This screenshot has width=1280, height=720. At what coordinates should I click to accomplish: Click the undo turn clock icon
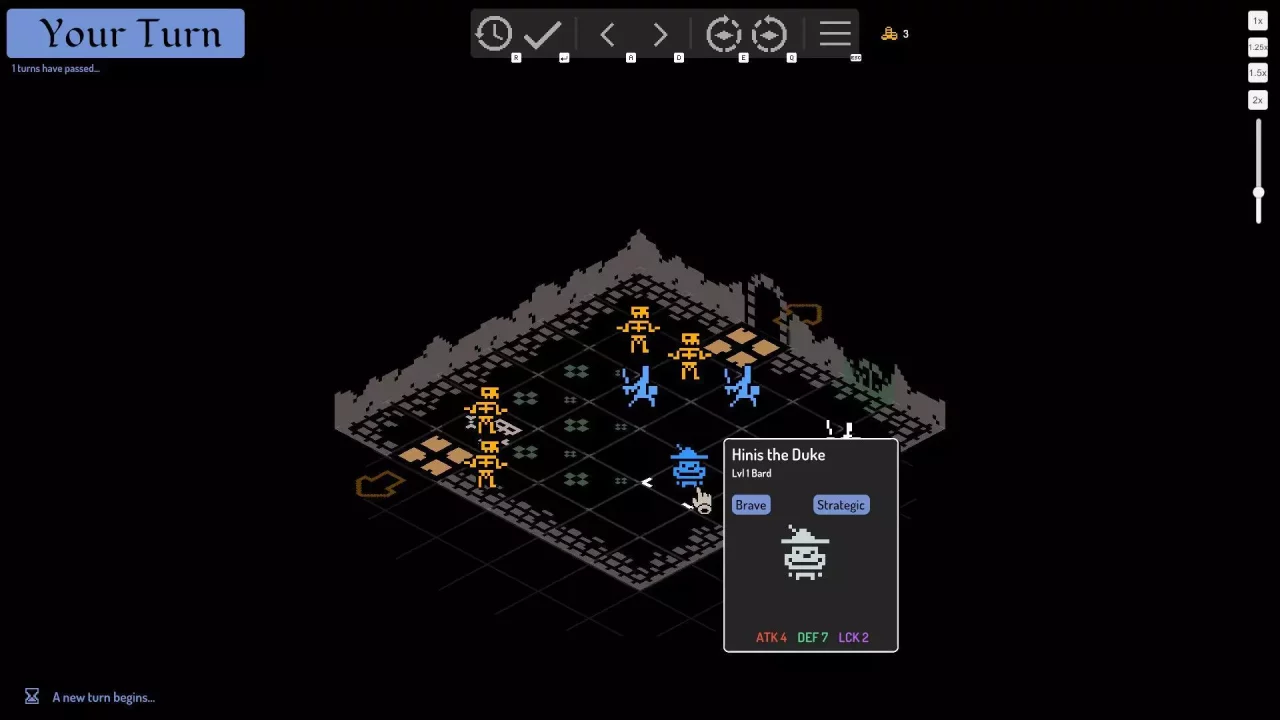493,34
